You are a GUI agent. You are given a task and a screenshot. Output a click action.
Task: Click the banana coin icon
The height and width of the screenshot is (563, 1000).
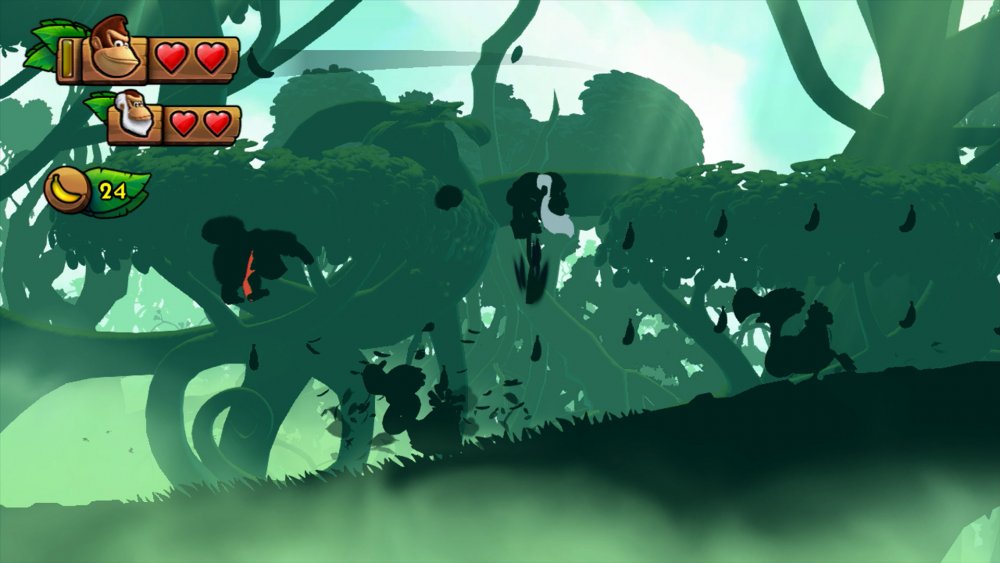[x=67, y=189]
